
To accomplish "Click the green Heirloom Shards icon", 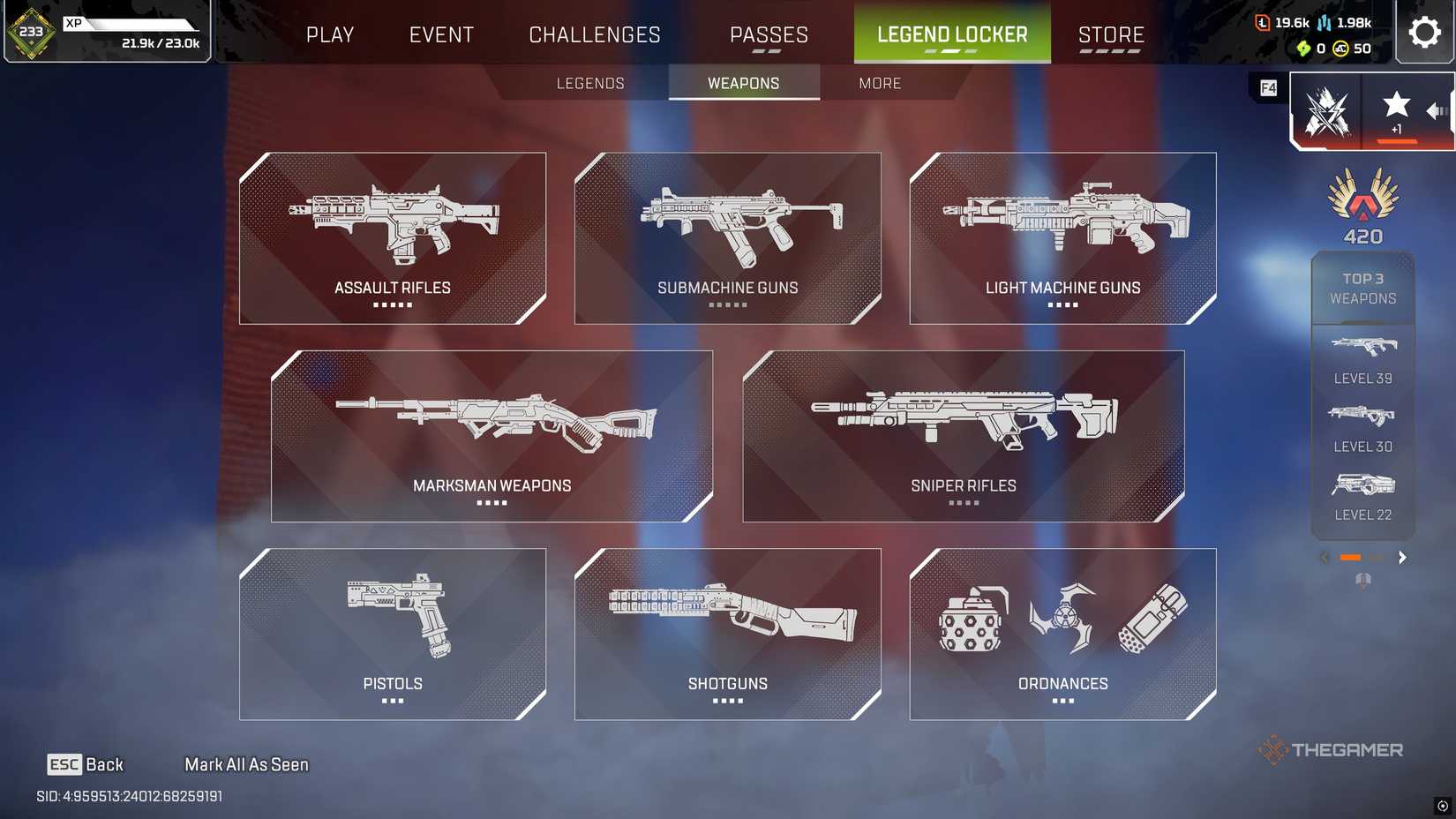I will pos(1303,49).
